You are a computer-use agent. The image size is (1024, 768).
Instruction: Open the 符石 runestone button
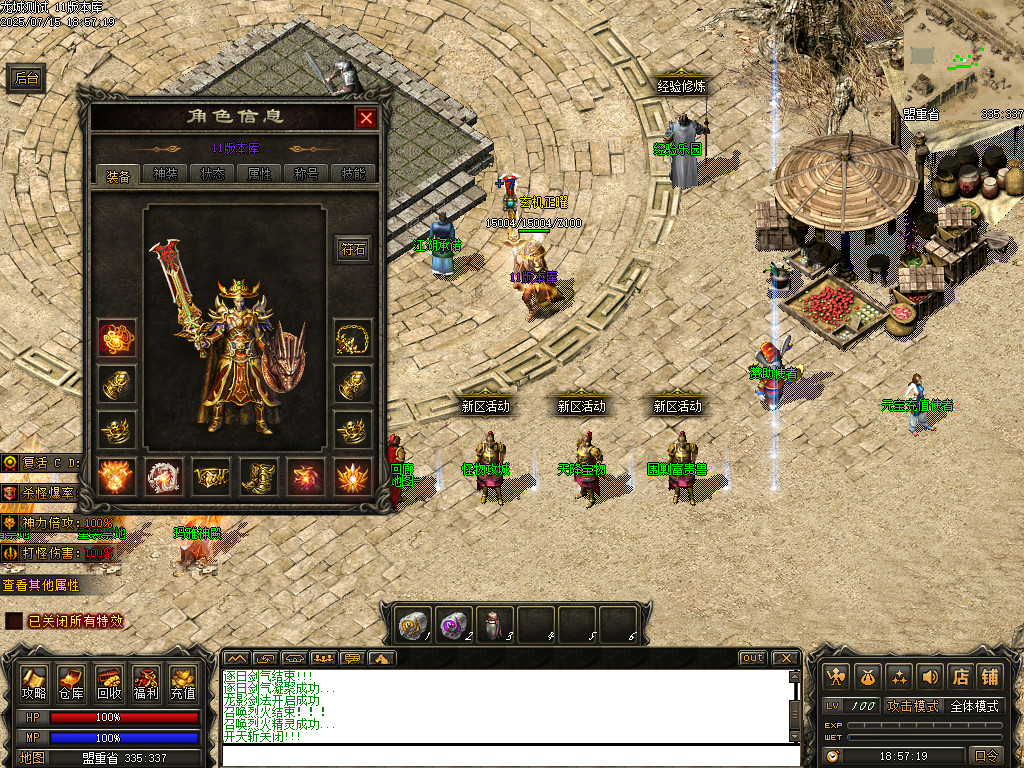pyautogui.click(x=354, y=250)
